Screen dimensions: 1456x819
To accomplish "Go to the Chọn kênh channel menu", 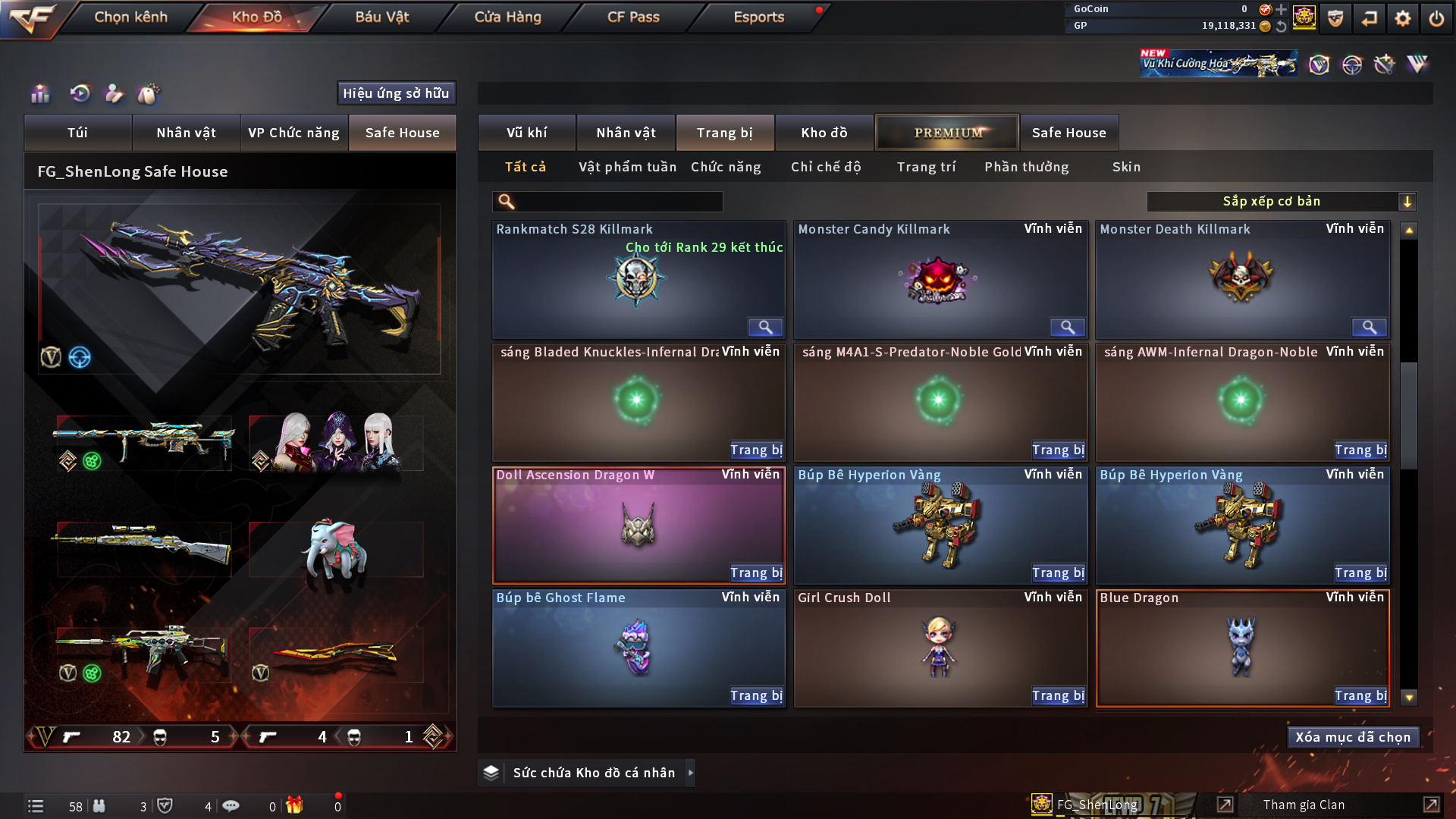I will click(130, 17).
